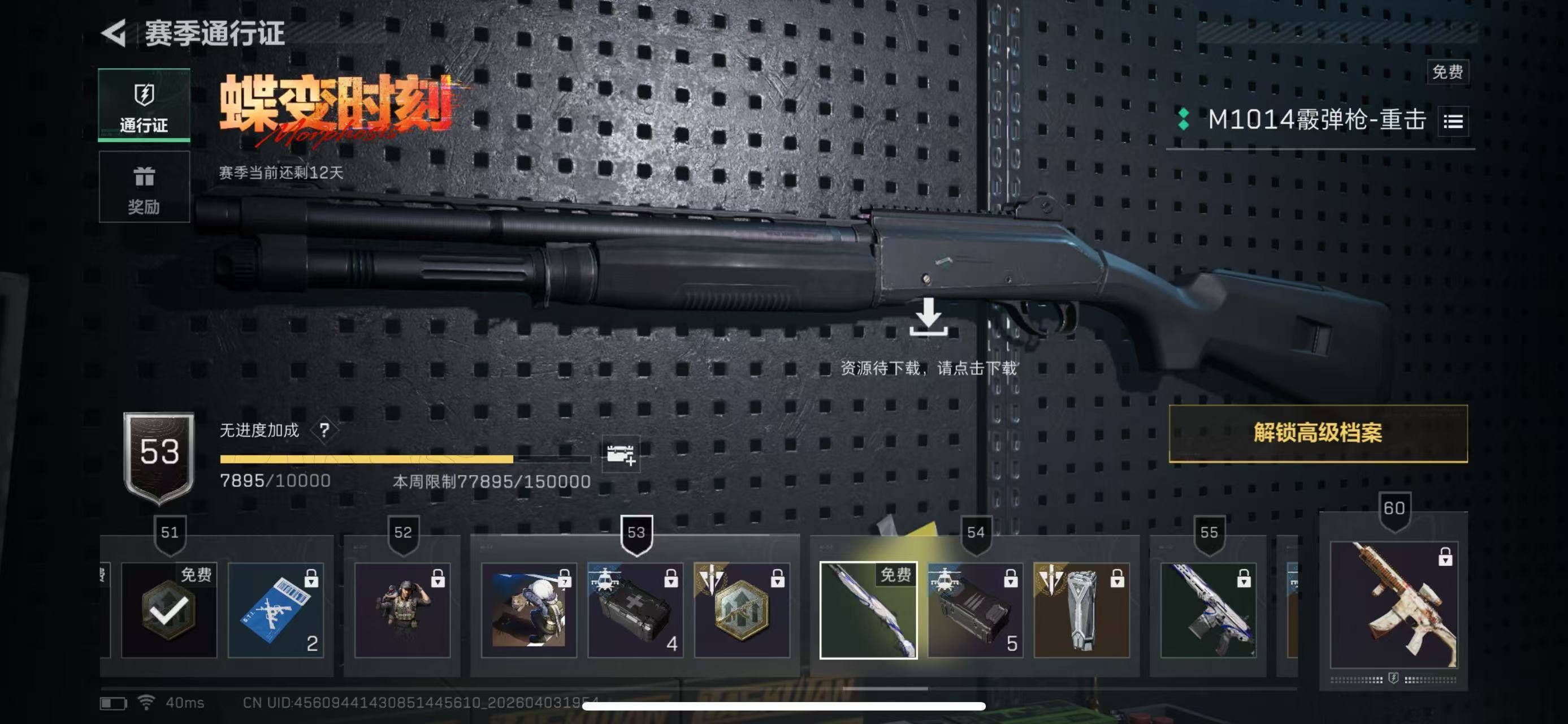Select the highlighted free shotgun skin reward

click(x=868, y=610)
